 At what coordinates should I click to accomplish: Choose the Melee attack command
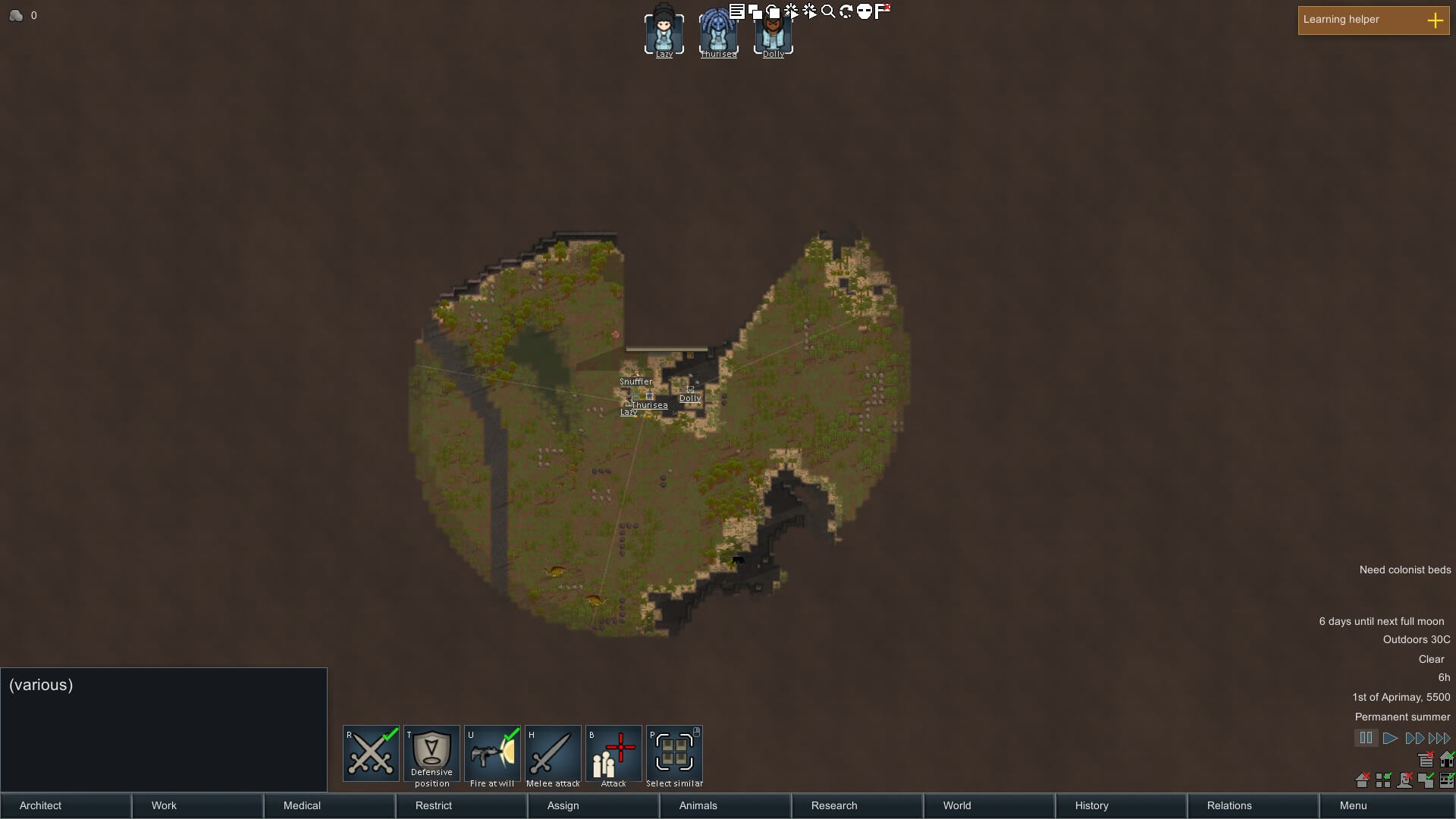click(x=553, y=753)
